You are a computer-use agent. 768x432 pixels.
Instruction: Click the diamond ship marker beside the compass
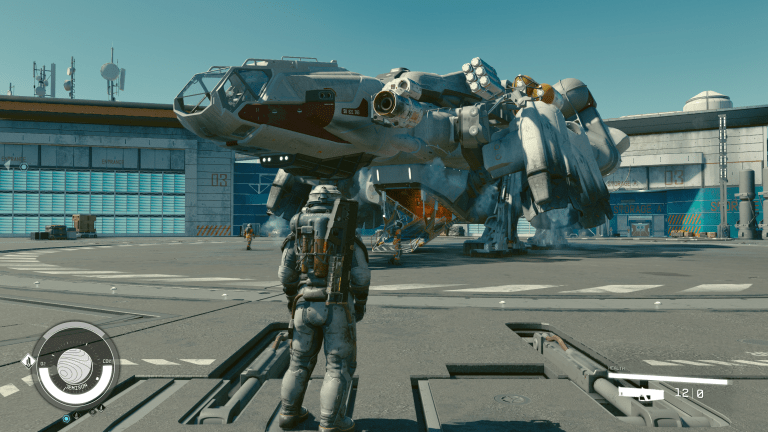[27, 361]
